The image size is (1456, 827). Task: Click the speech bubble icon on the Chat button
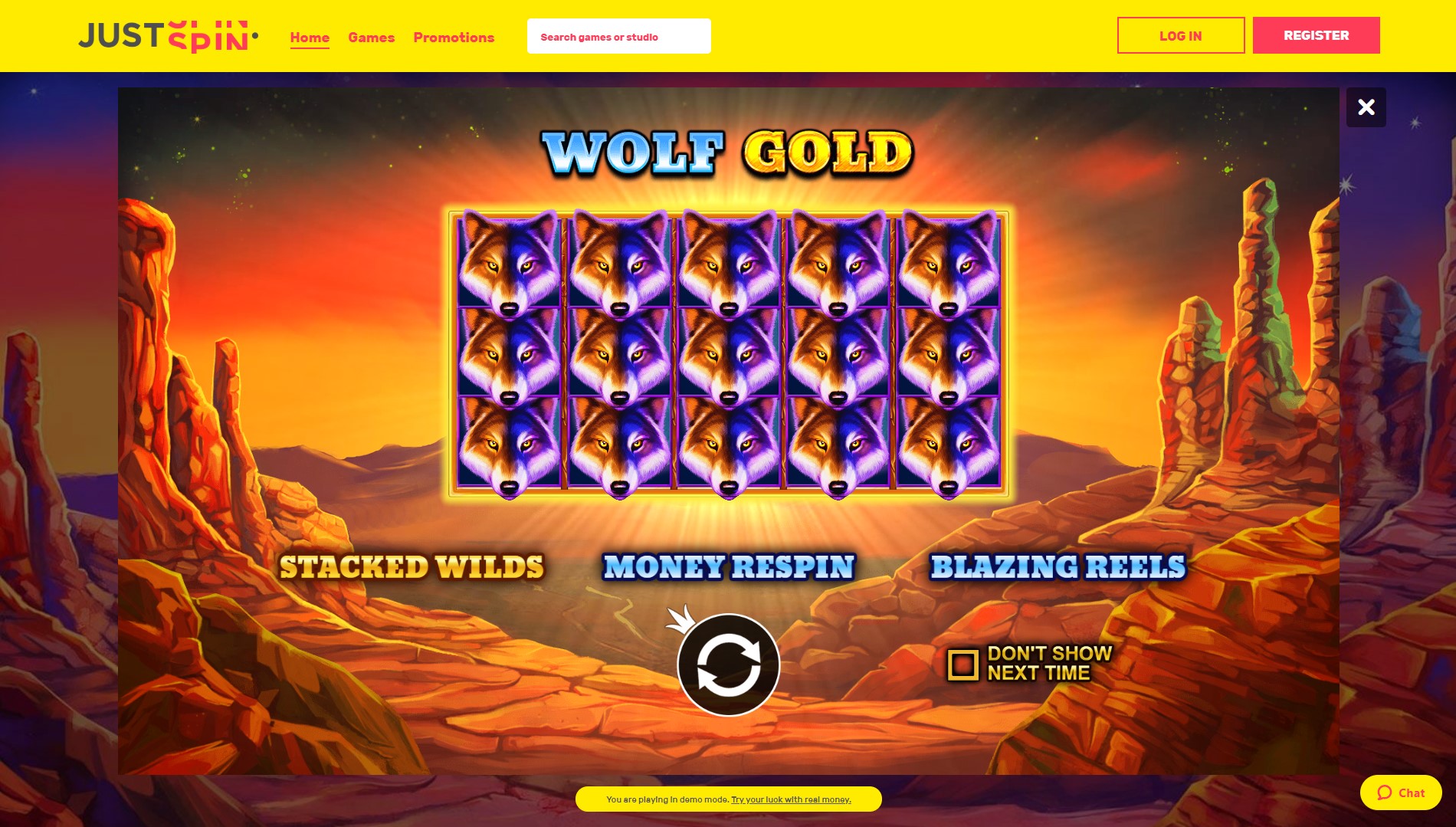[x=1382, y=793]
